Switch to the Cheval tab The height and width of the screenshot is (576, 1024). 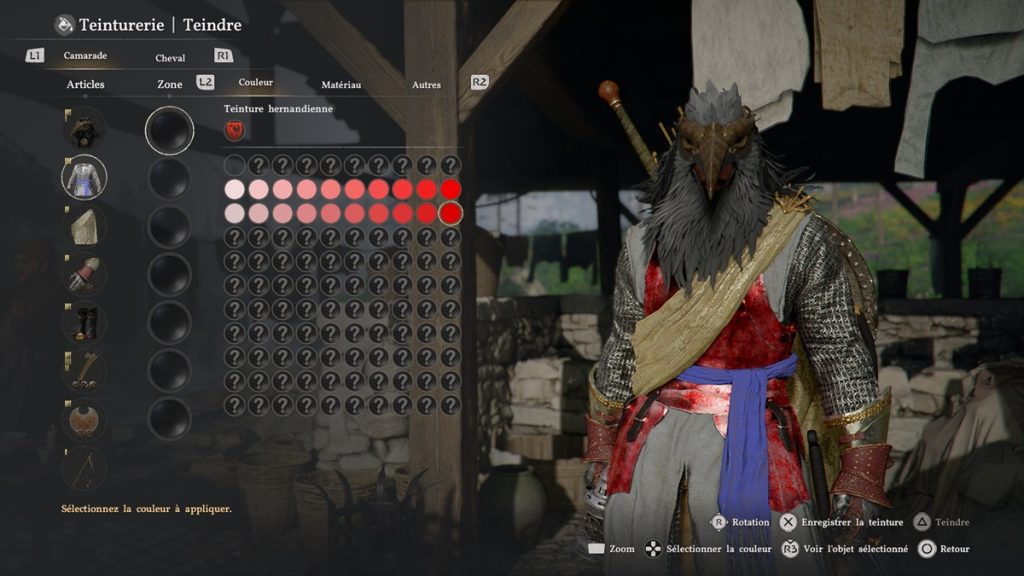(170, 58)
